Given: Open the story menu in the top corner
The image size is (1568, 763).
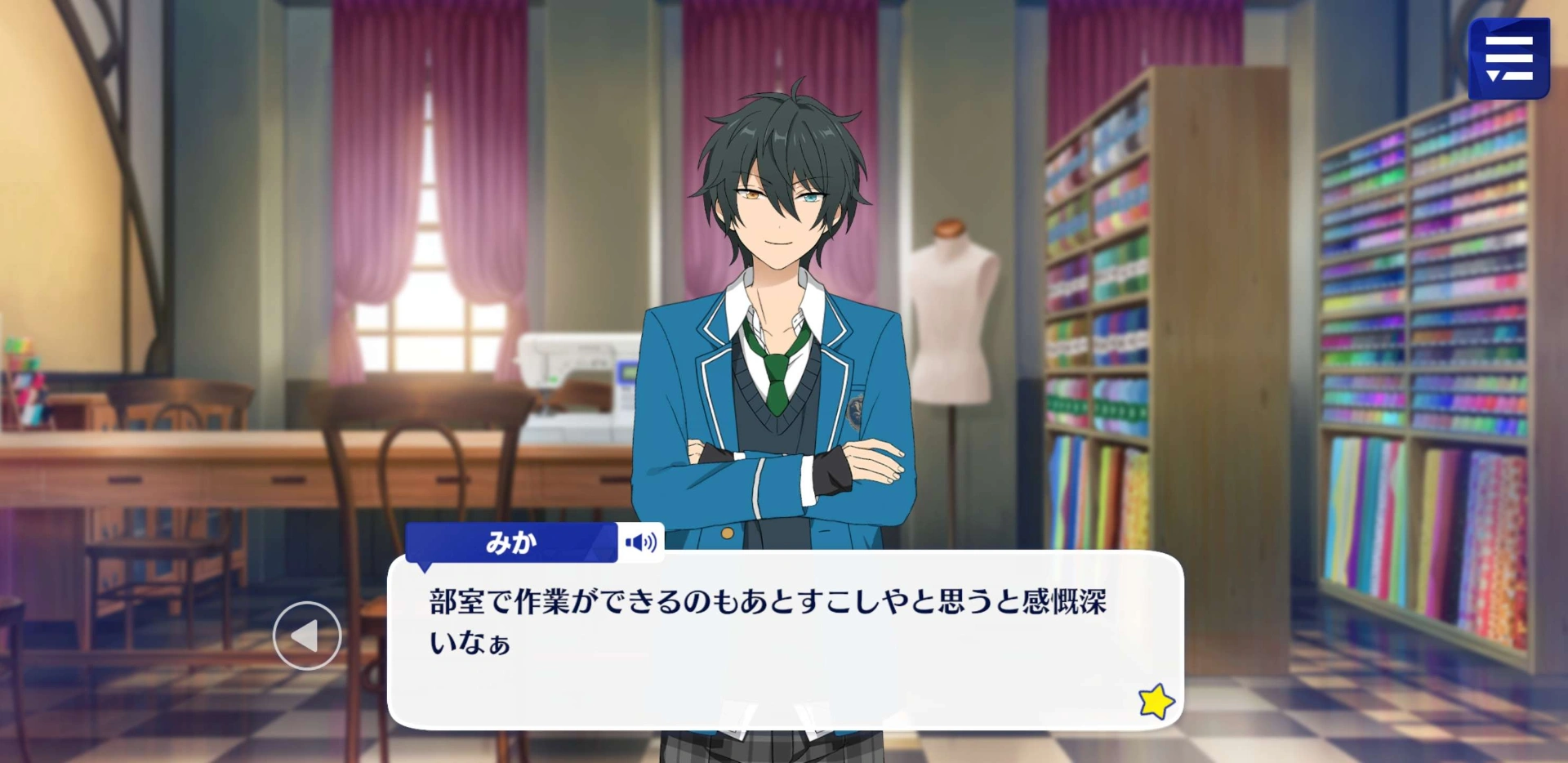Looking at the screenshot, I should tap(1508, 59).
